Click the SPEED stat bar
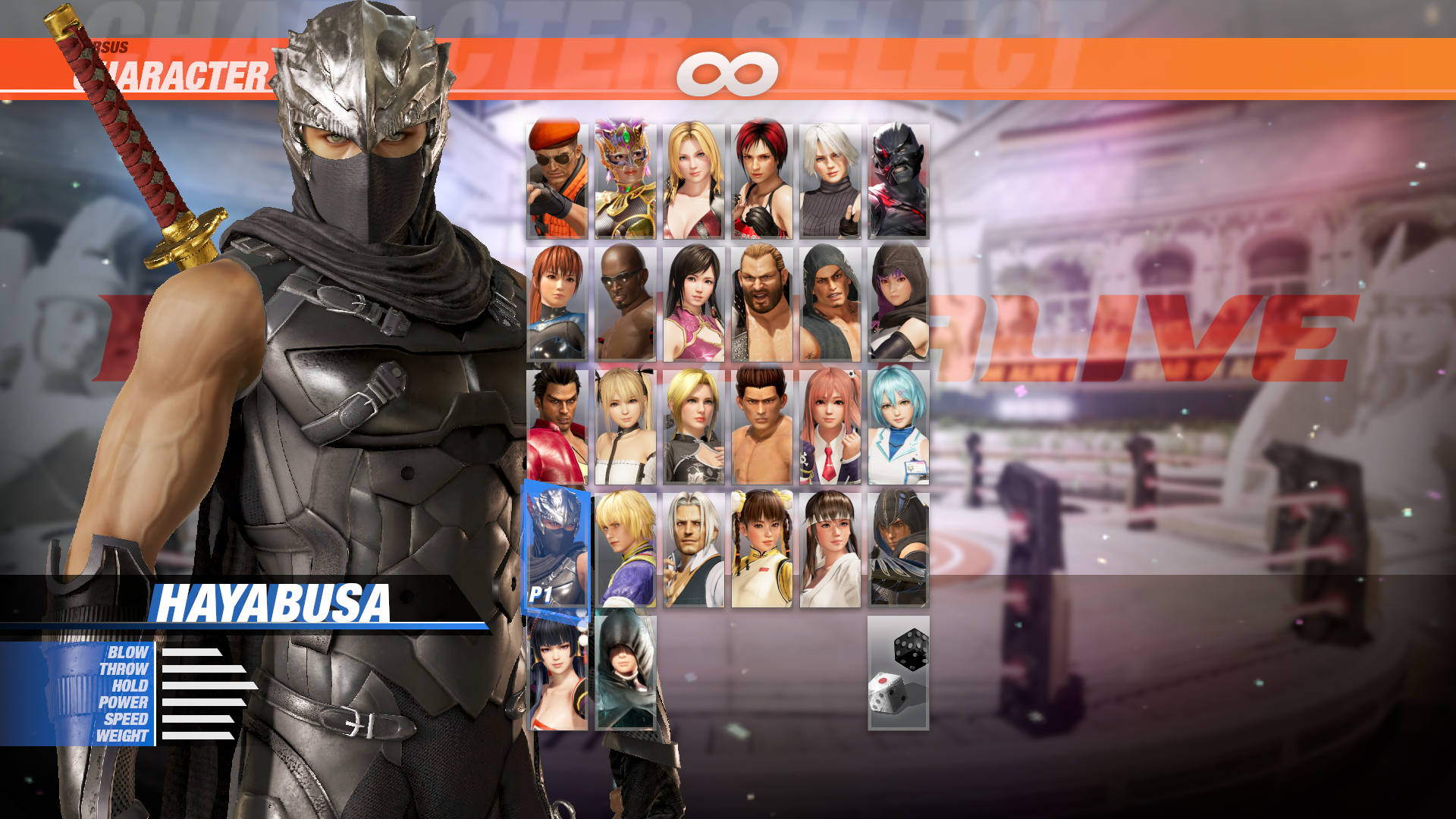Screen dimensions: 1456x819 point(197,717)
